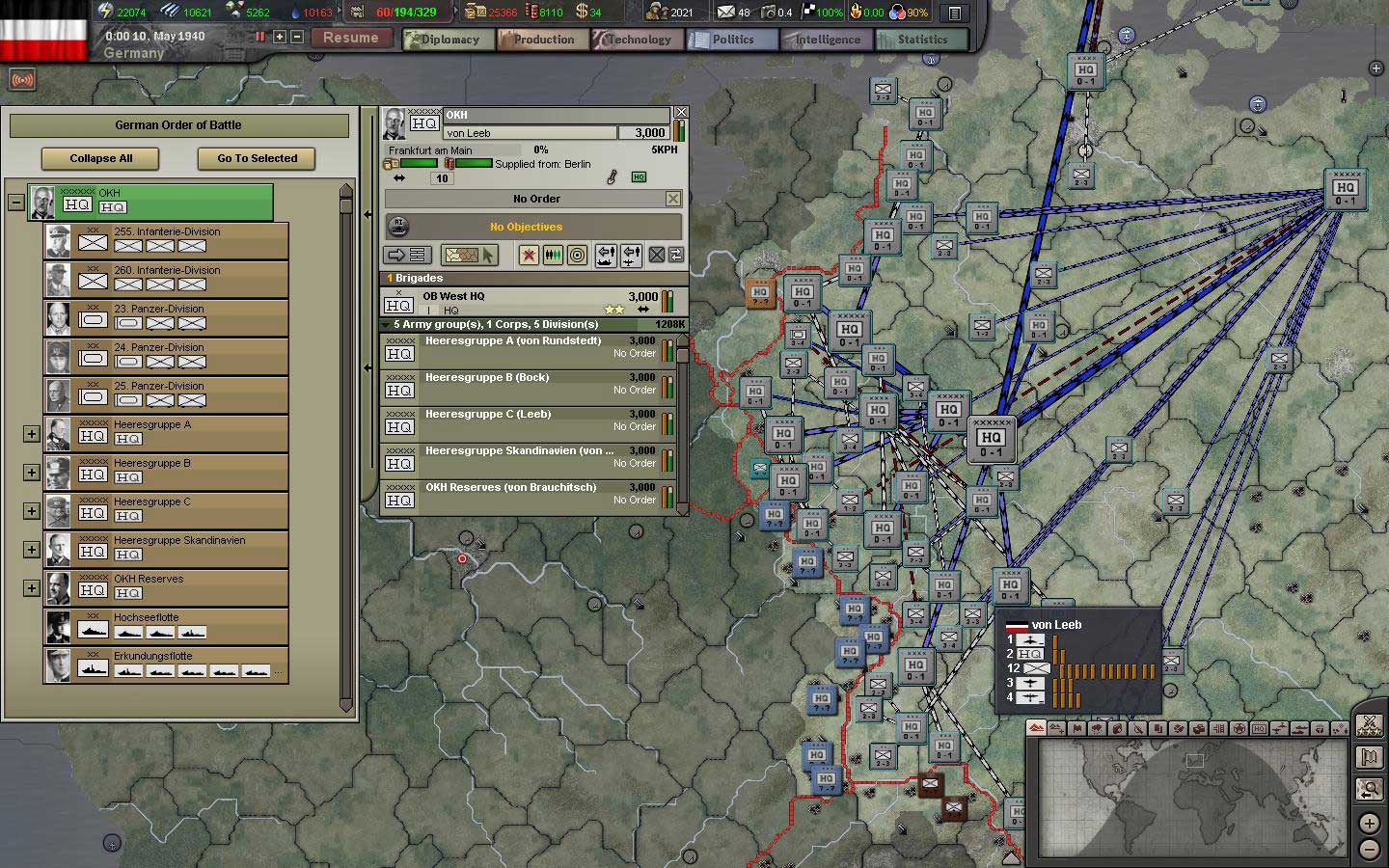Open the Diplomacy screen
The width and height of the screenshot is (1389, 868).
447,40
